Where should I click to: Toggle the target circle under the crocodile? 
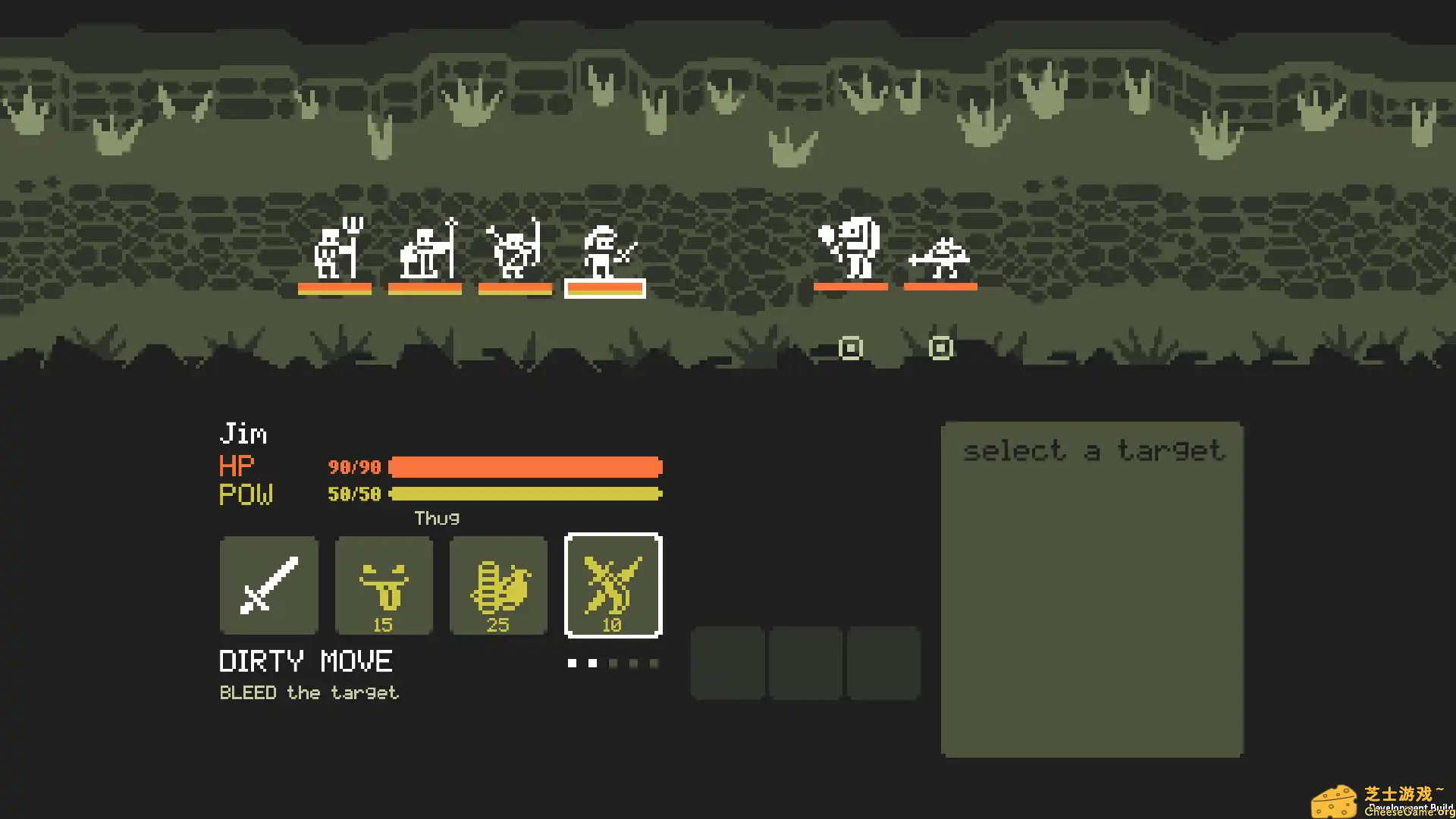[x=940, y=349]
